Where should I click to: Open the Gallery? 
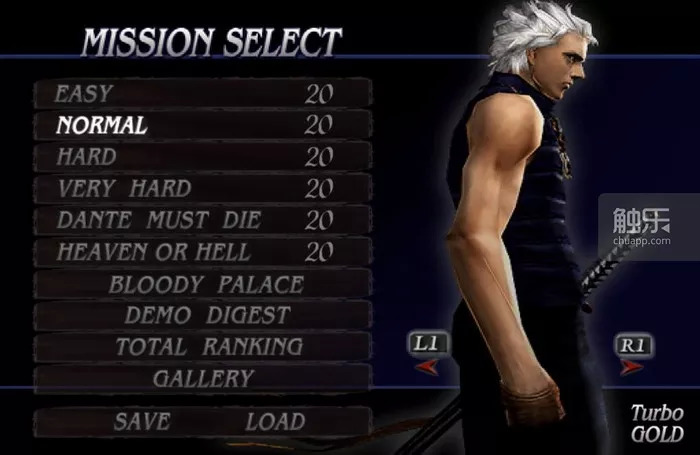pos(203,379)
